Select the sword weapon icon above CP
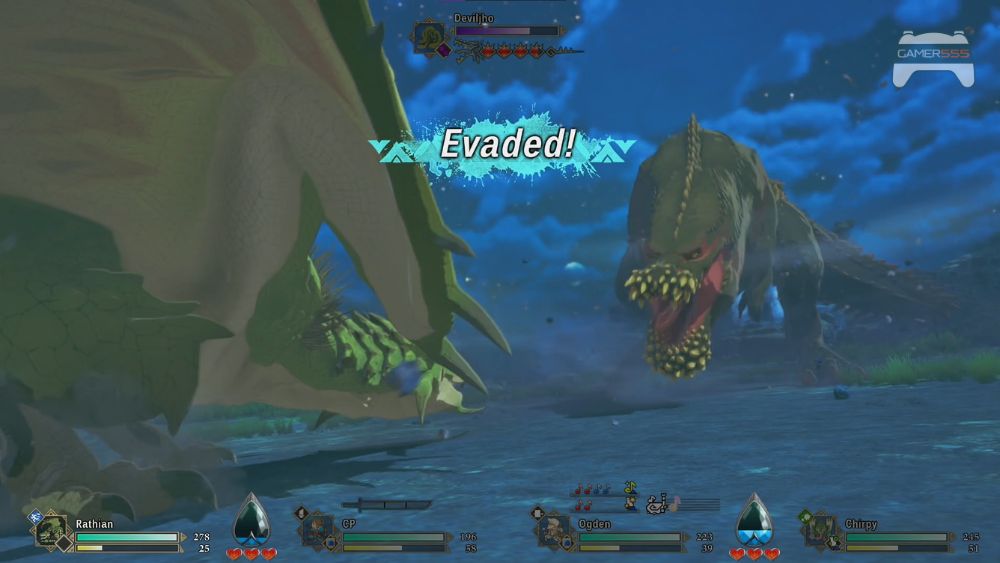The width and height of the screenshot is (1000, 563). [x=386, y=505]
